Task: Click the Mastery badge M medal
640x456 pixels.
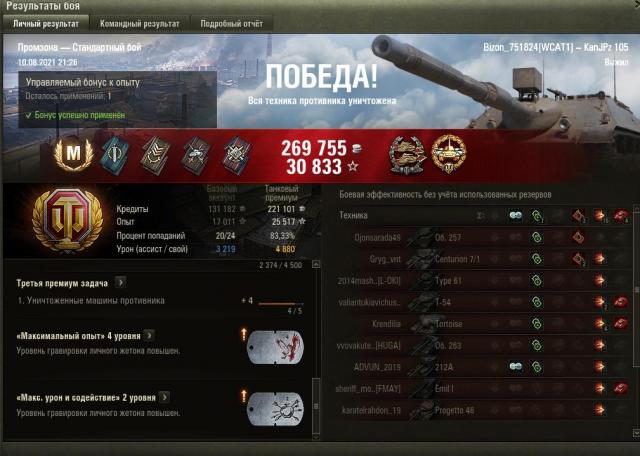Action: coord(74,155)
